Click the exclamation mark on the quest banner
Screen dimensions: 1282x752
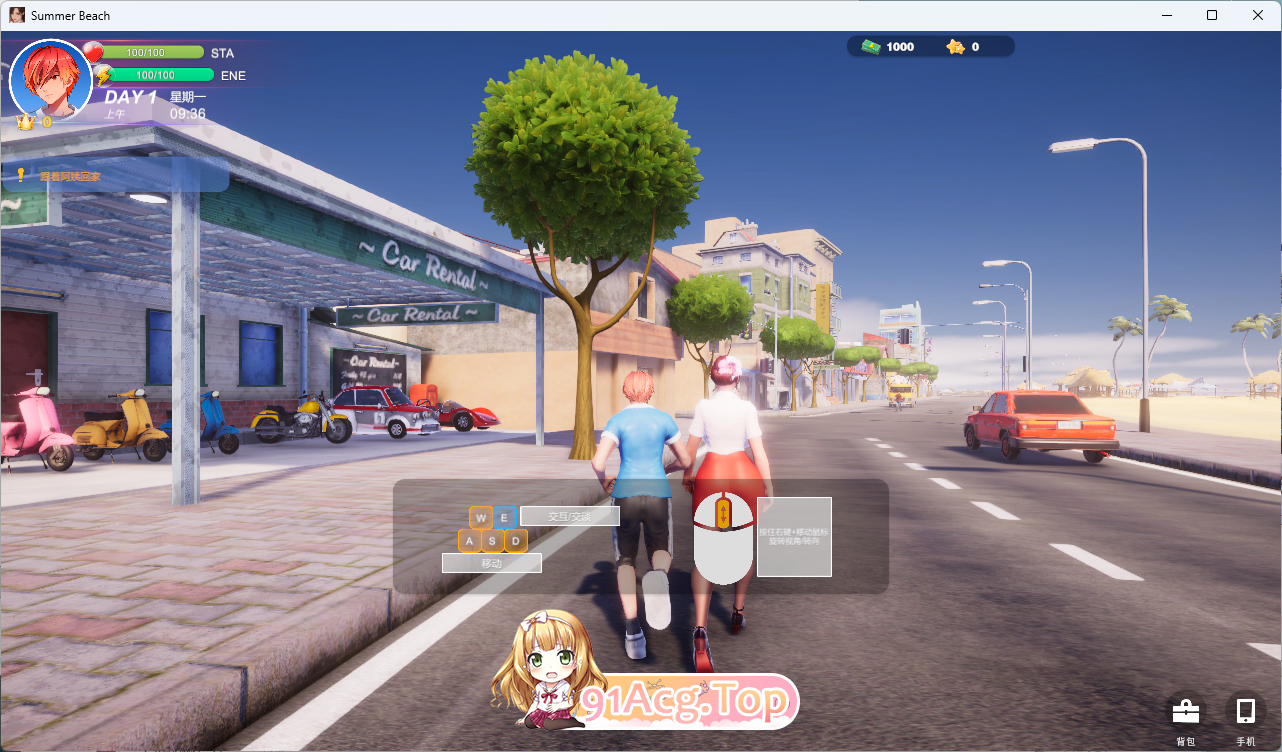pos(20,173)
